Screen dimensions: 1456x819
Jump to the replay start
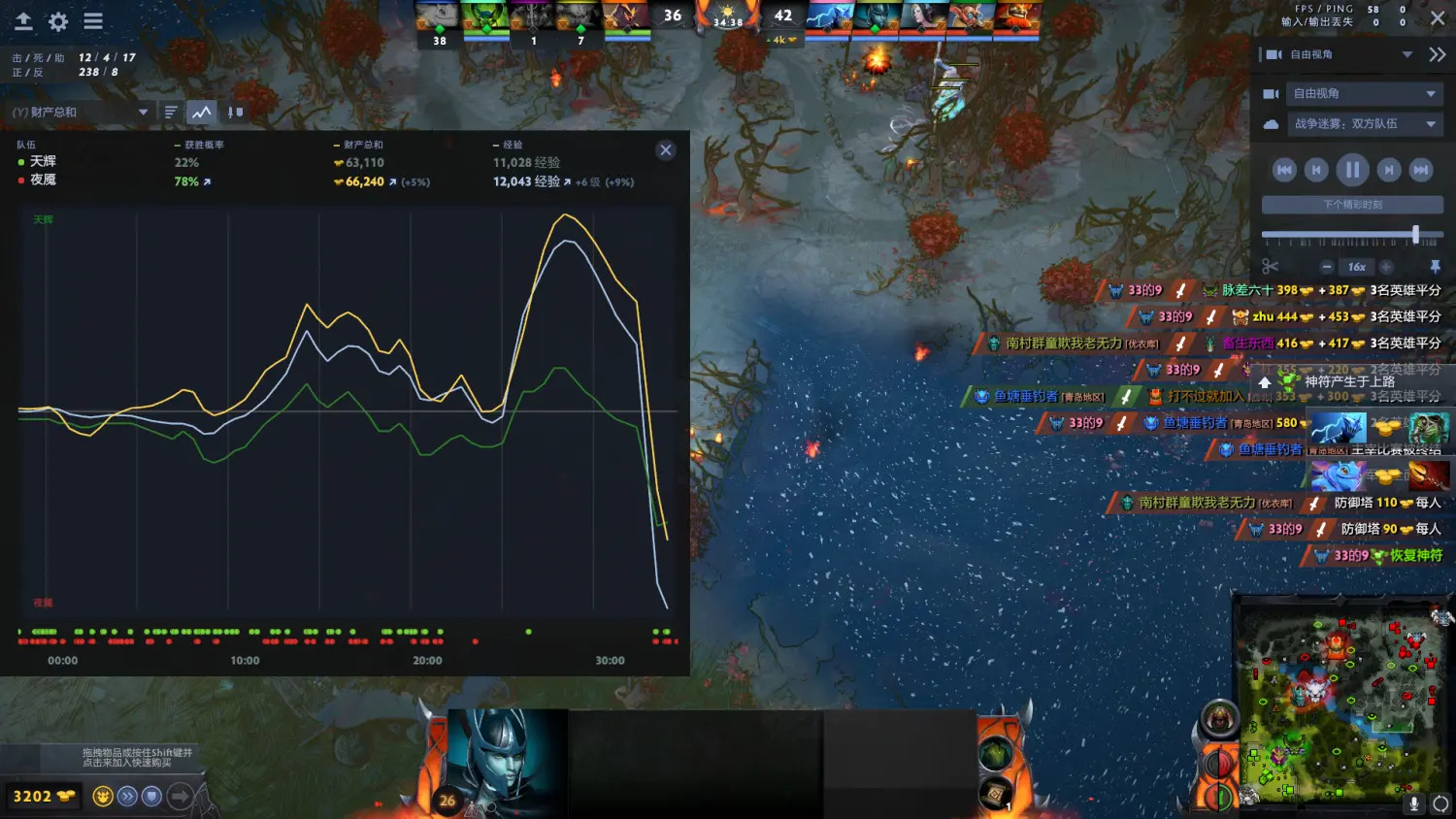(1284, 170)
